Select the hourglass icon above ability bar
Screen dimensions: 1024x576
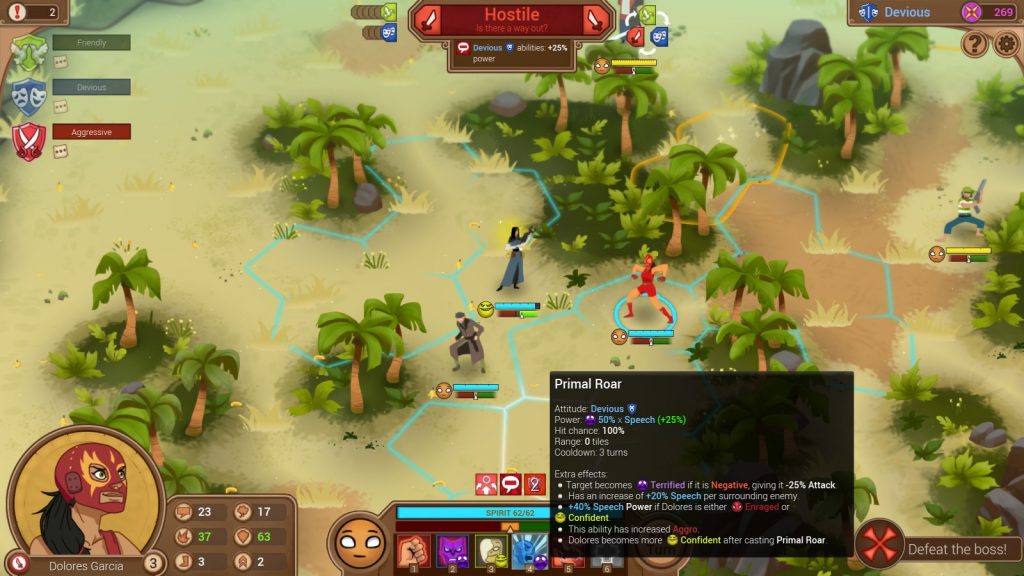click(535, 484)
